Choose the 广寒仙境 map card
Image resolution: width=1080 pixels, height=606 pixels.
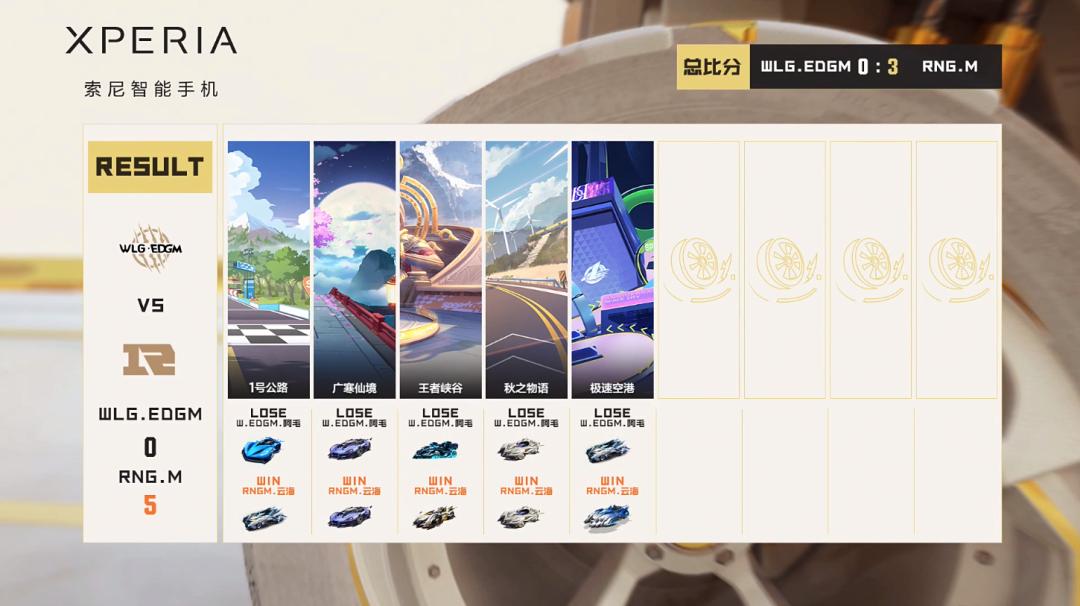354,269
